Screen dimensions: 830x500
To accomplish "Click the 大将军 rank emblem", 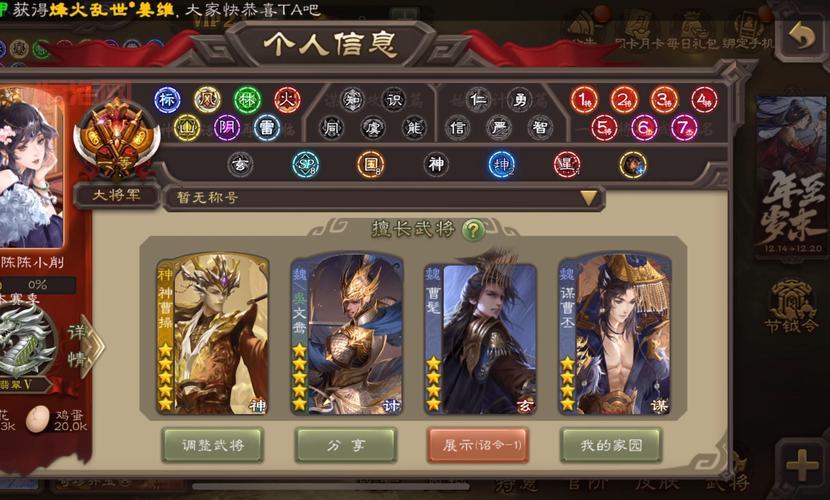I will [x=118, y=140].
